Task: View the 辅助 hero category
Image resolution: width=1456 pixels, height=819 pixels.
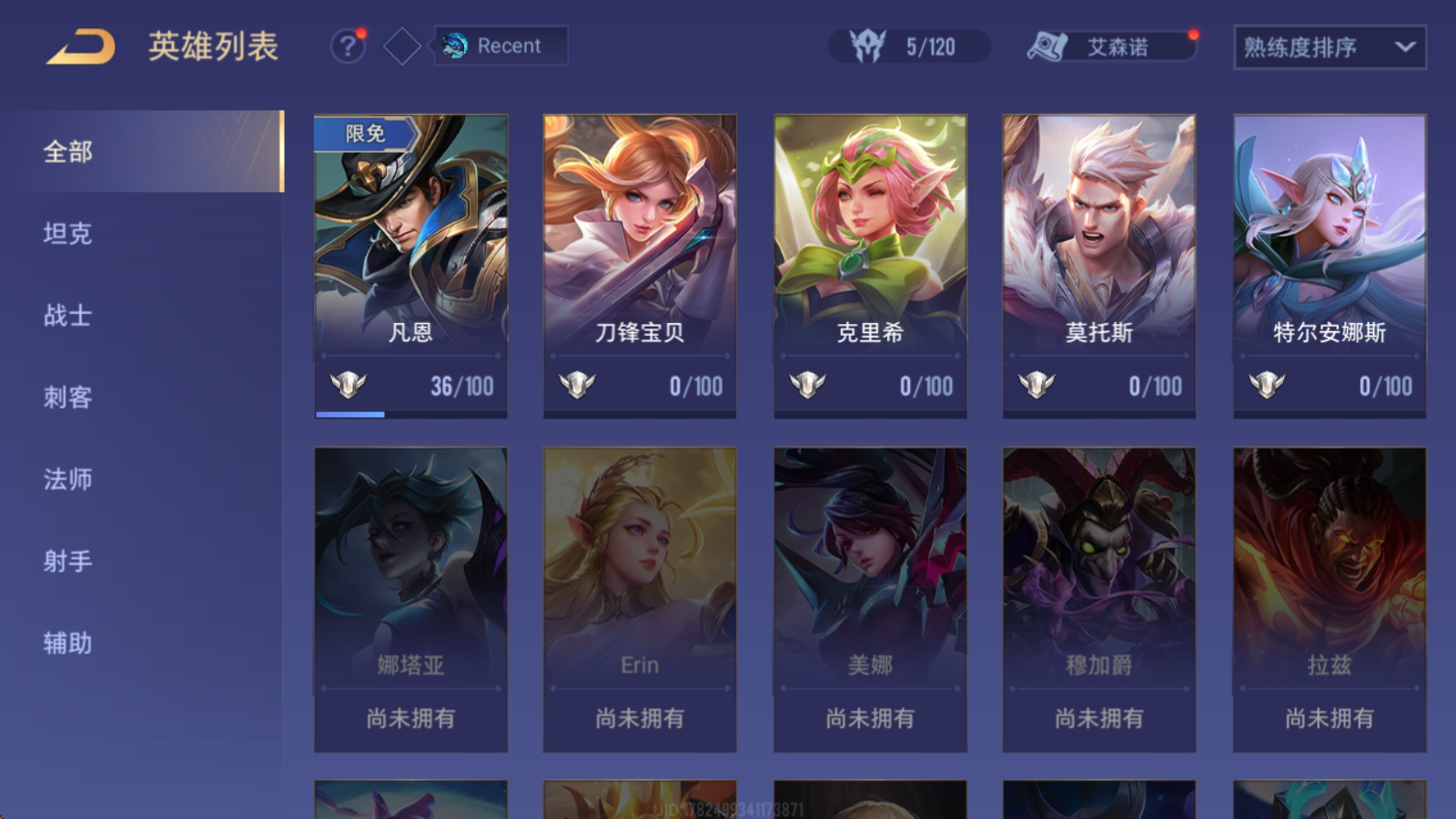Action: coord(68,643)
